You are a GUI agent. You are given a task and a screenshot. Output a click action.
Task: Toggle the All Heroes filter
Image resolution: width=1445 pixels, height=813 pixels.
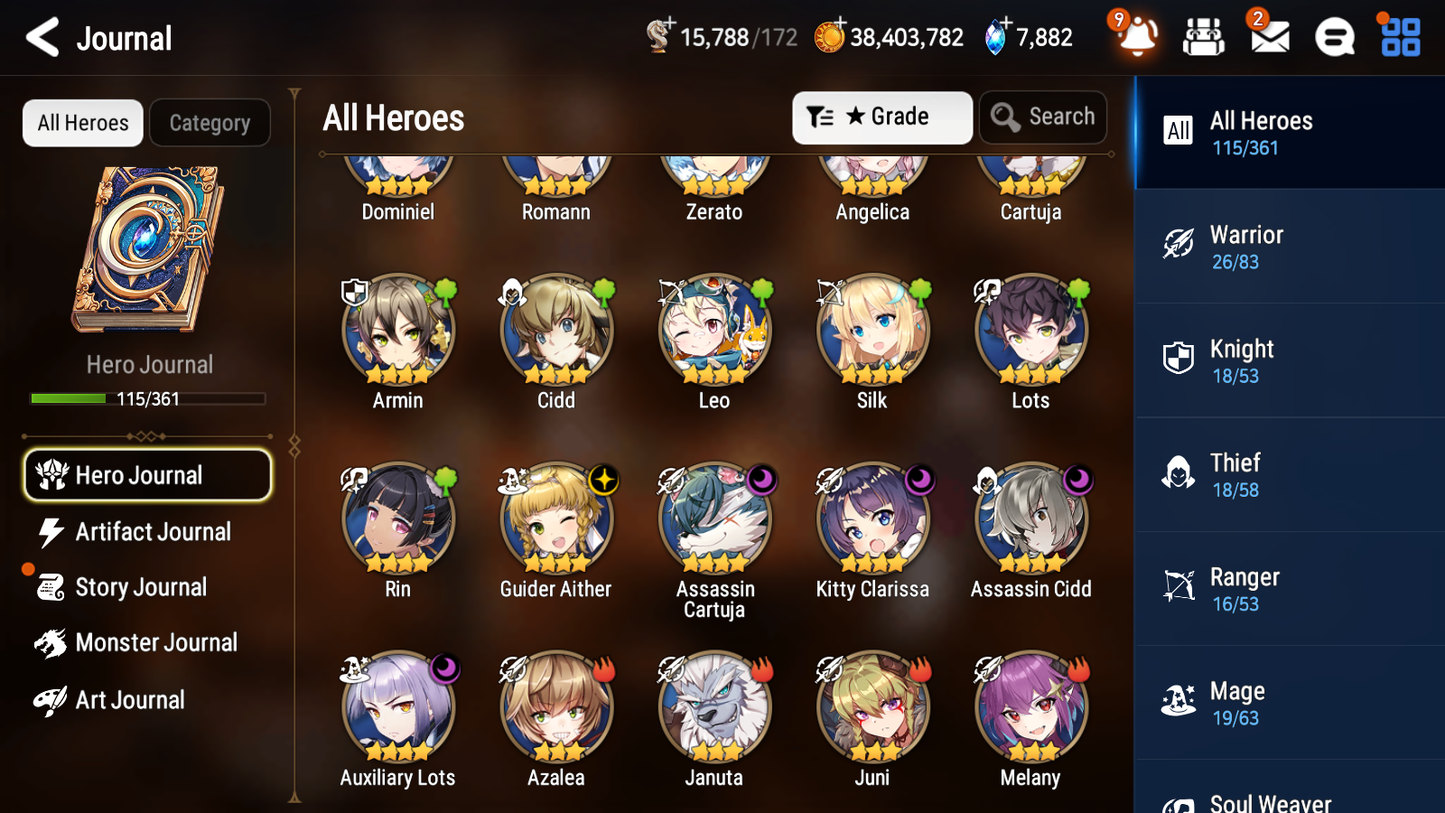click(82, 123)
